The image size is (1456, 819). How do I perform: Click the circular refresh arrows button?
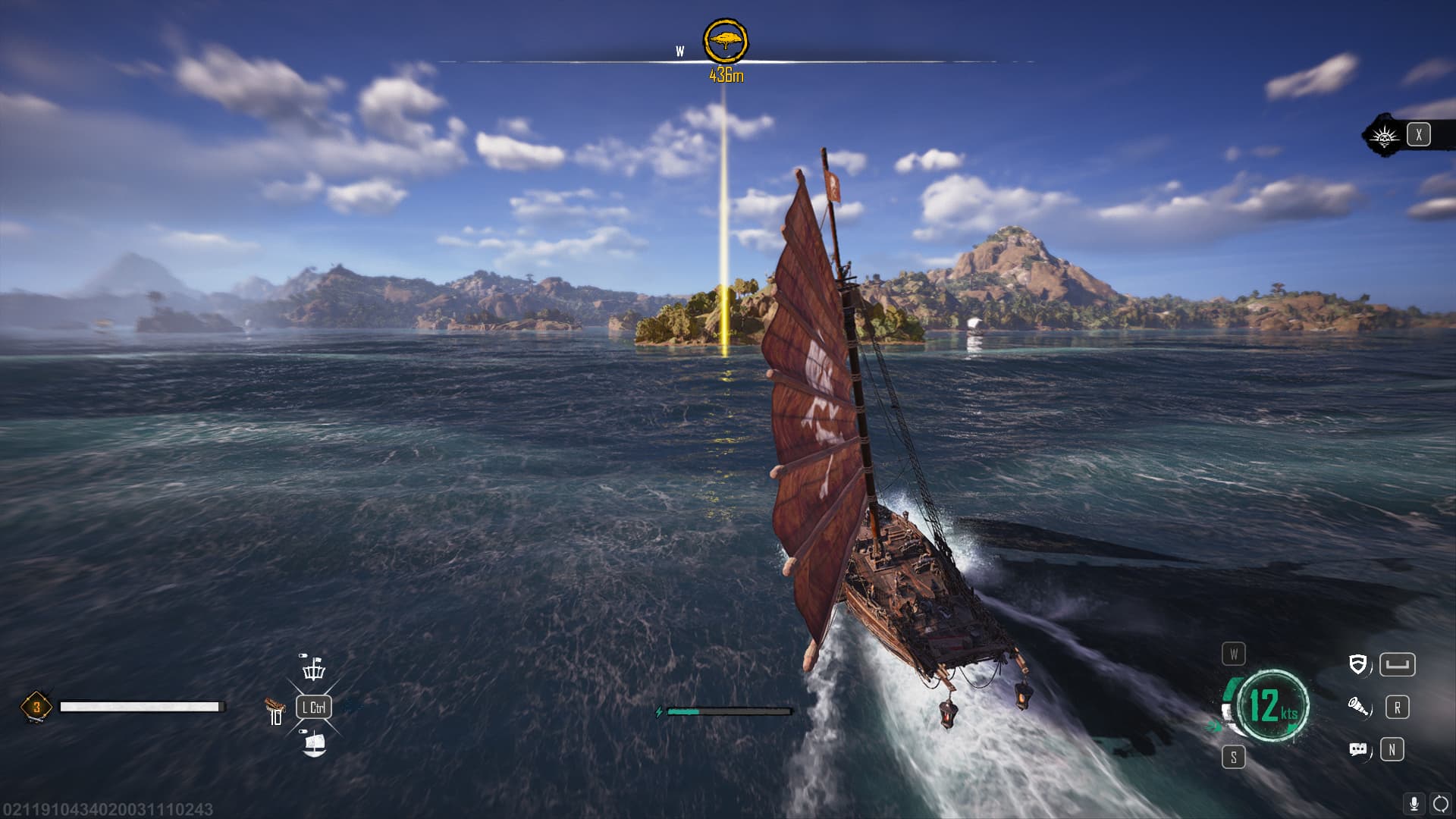(1439, 803)
